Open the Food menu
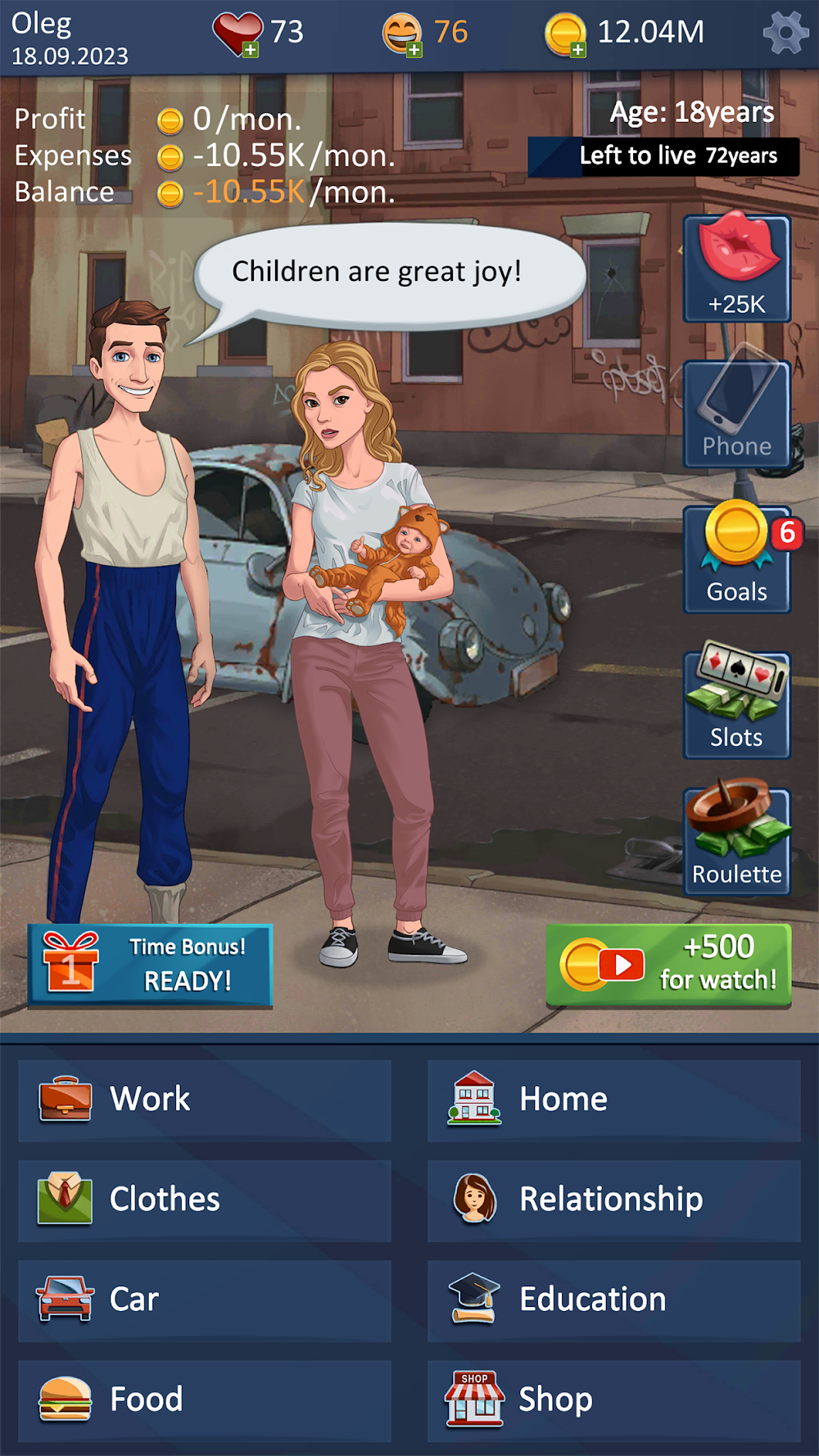Image resolution: width=819 pixels, height=1456 pixels. click(205, 1400)
